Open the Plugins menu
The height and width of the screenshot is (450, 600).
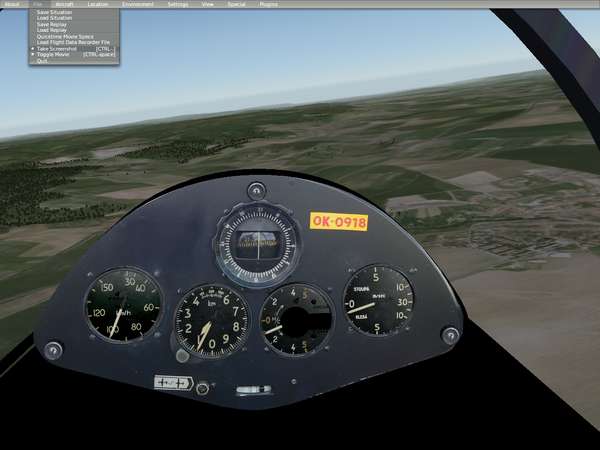(268, 4)
